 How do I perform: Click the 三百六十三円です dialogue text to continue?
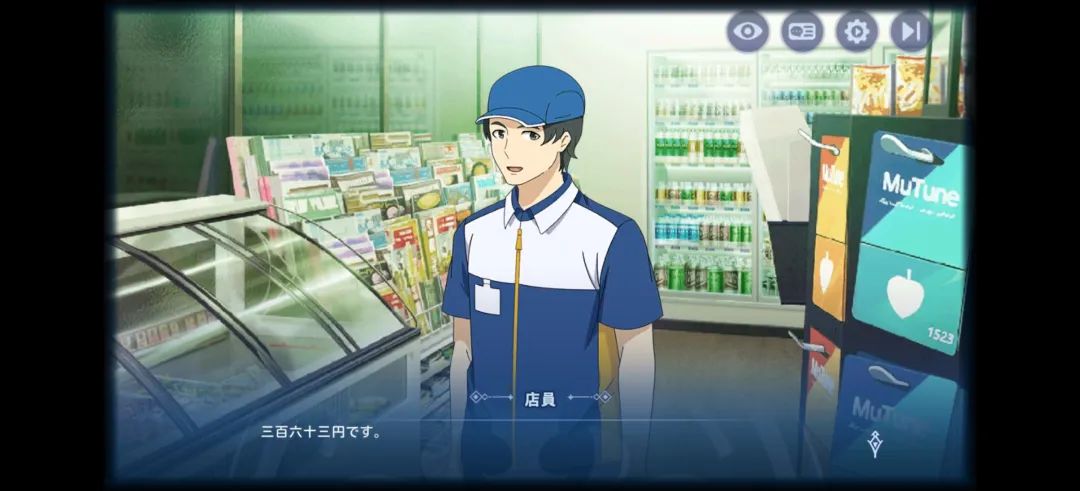point(322,433)
